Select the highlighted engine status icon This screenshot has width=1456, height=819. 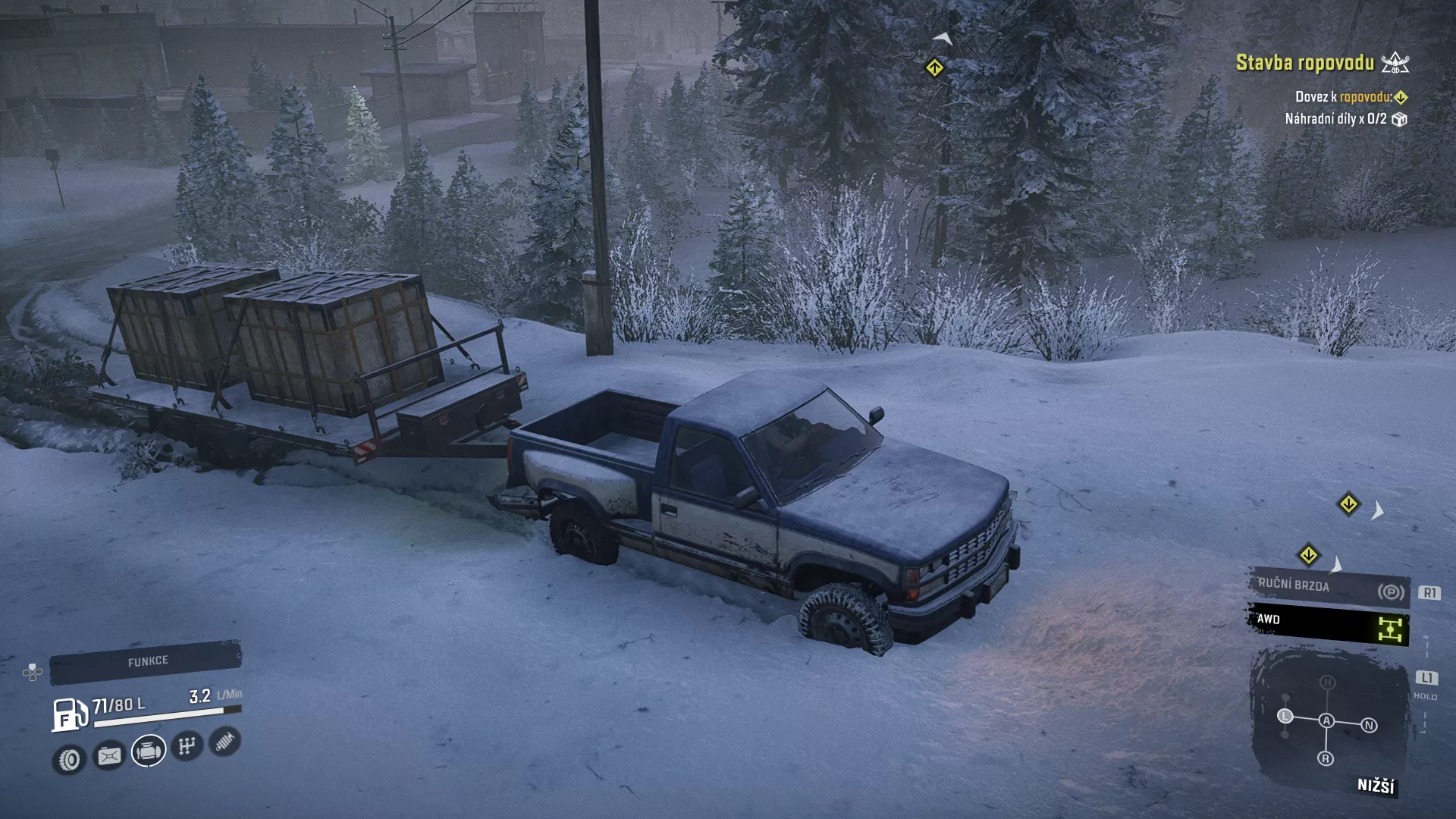click(149, 751)
